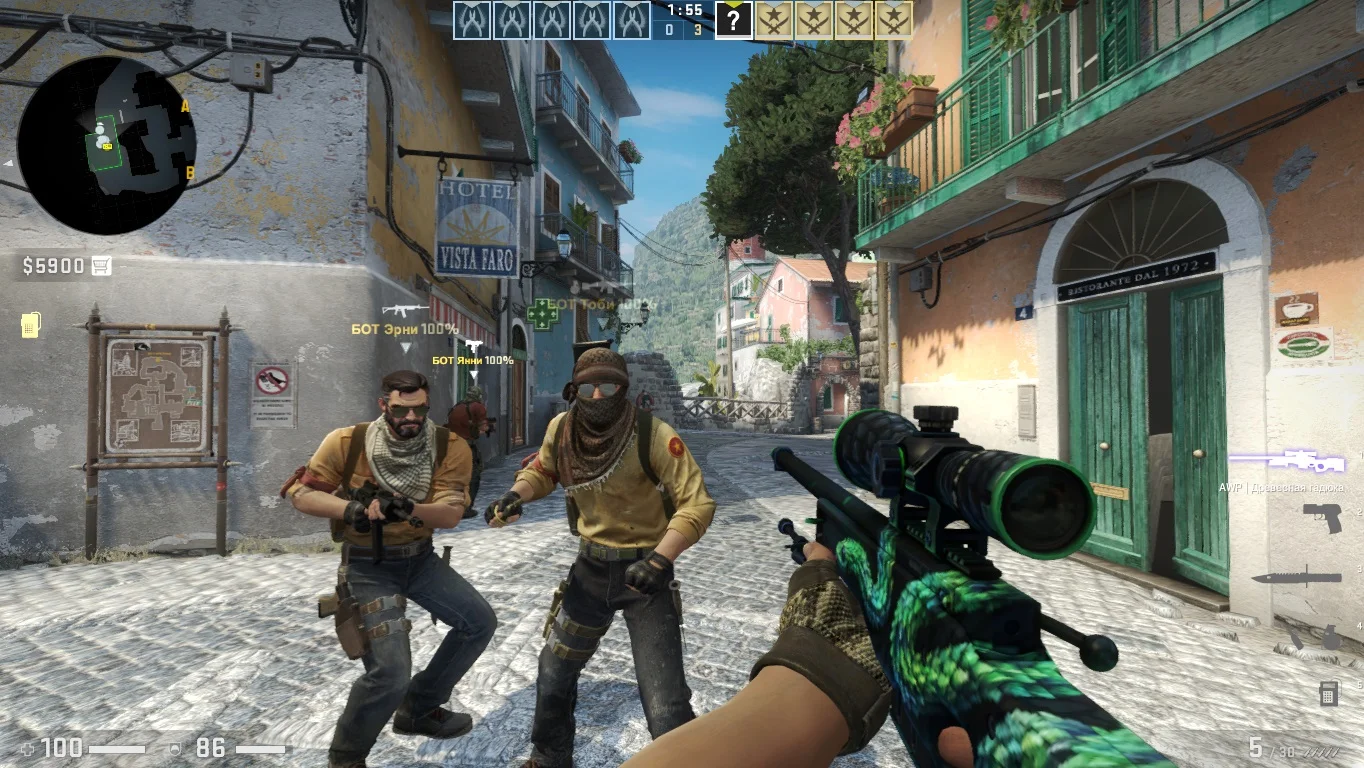
Task: Click the question mark player avatar
Action: click(x=733, y=20)
